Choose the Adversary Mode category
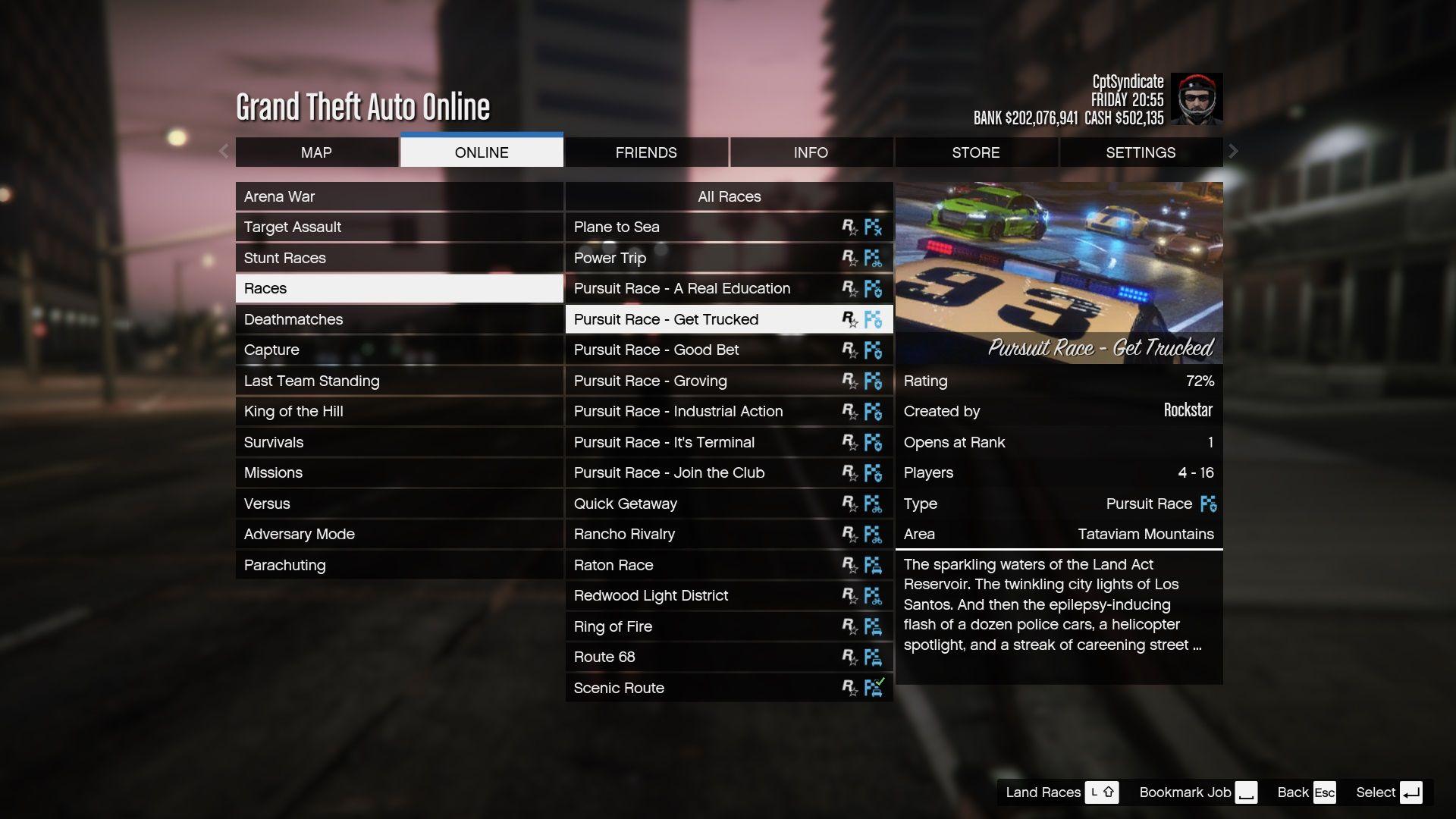 [x=399, y=534]
